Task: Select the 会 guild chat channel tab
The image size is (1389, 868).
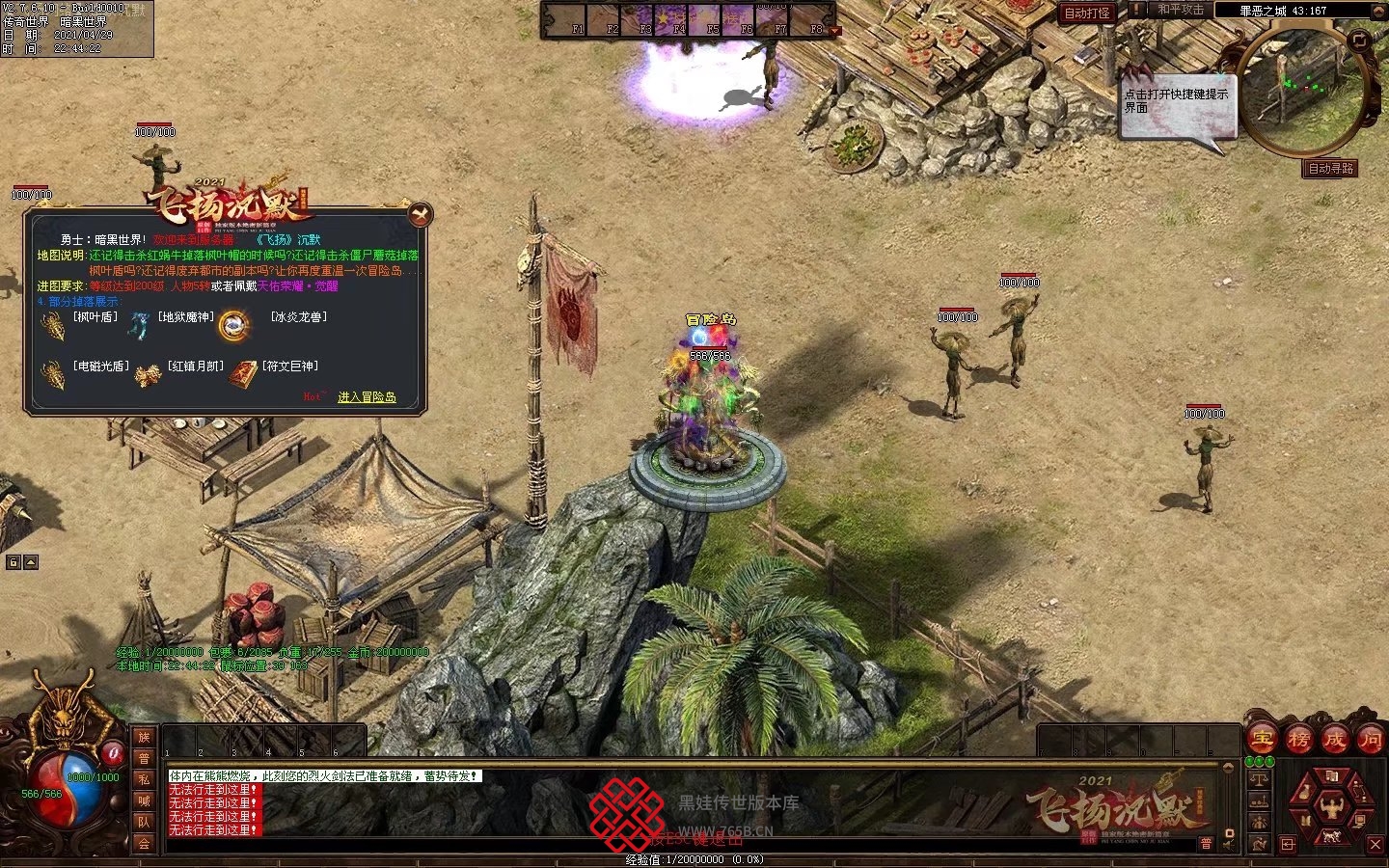Action: point(144,843)
